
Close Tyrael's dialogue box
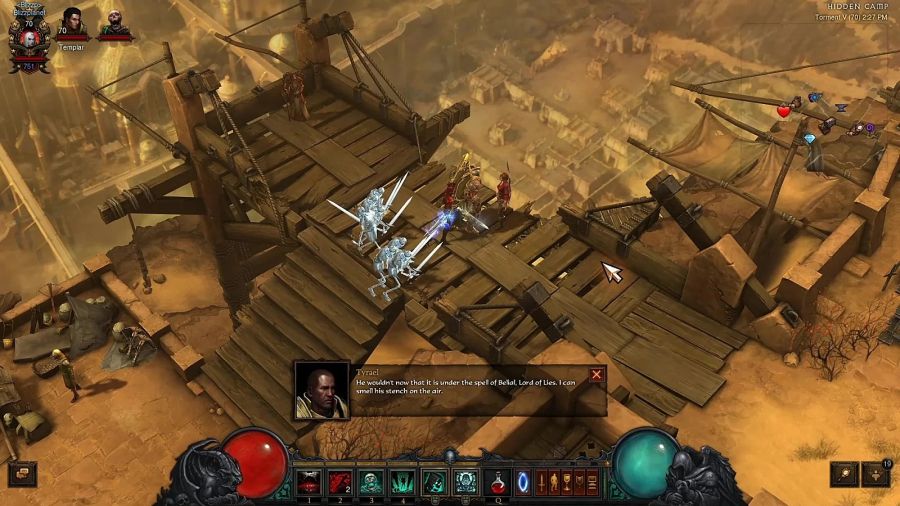pos(597,375)
